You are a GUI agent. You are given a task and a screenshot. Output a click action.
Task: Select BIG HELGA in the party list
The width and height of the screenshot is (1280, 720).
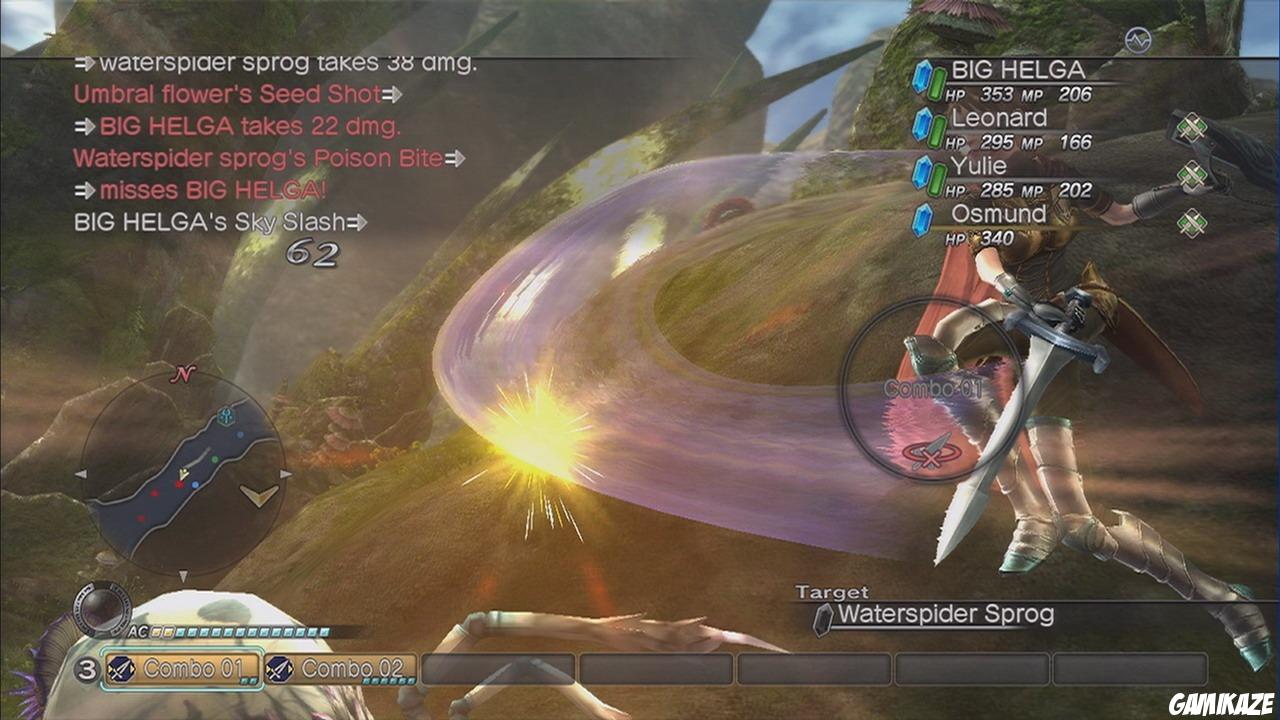(1018, 70)
